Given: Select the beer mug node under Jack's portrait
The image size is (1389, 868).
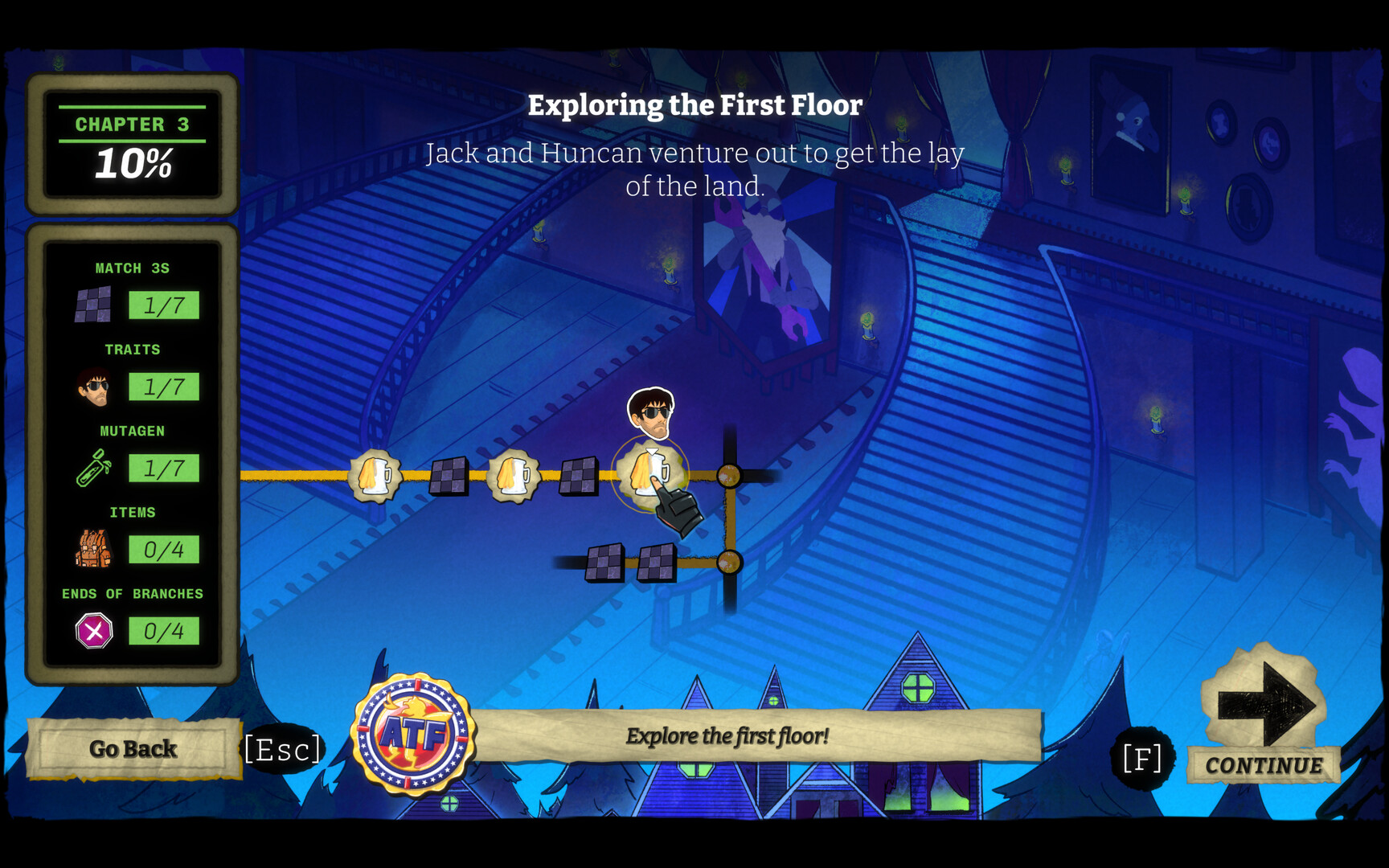Looking at the screenshot, I should 649,473.
